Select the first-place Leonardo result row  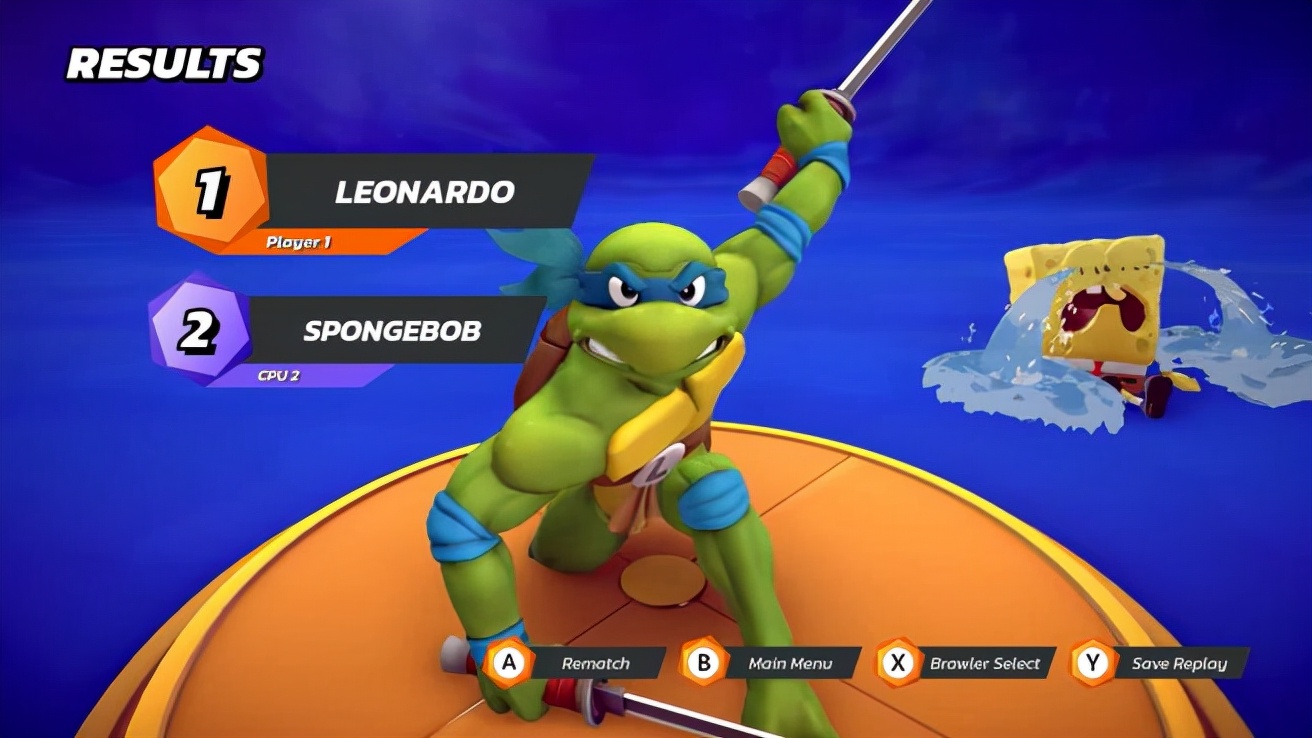(x=424, y=192)
